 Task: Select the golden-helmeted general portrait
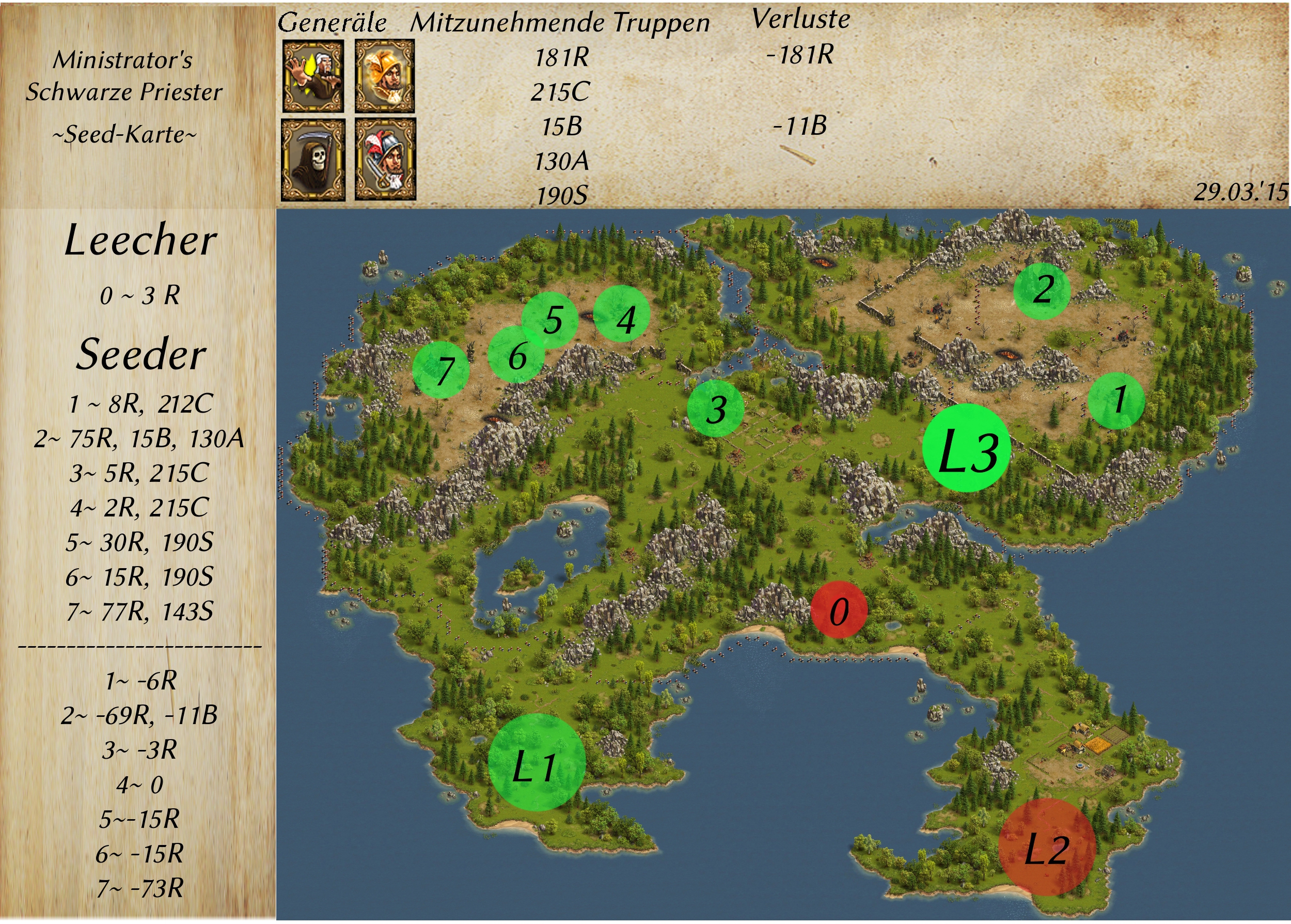click(x=385, y=76)
